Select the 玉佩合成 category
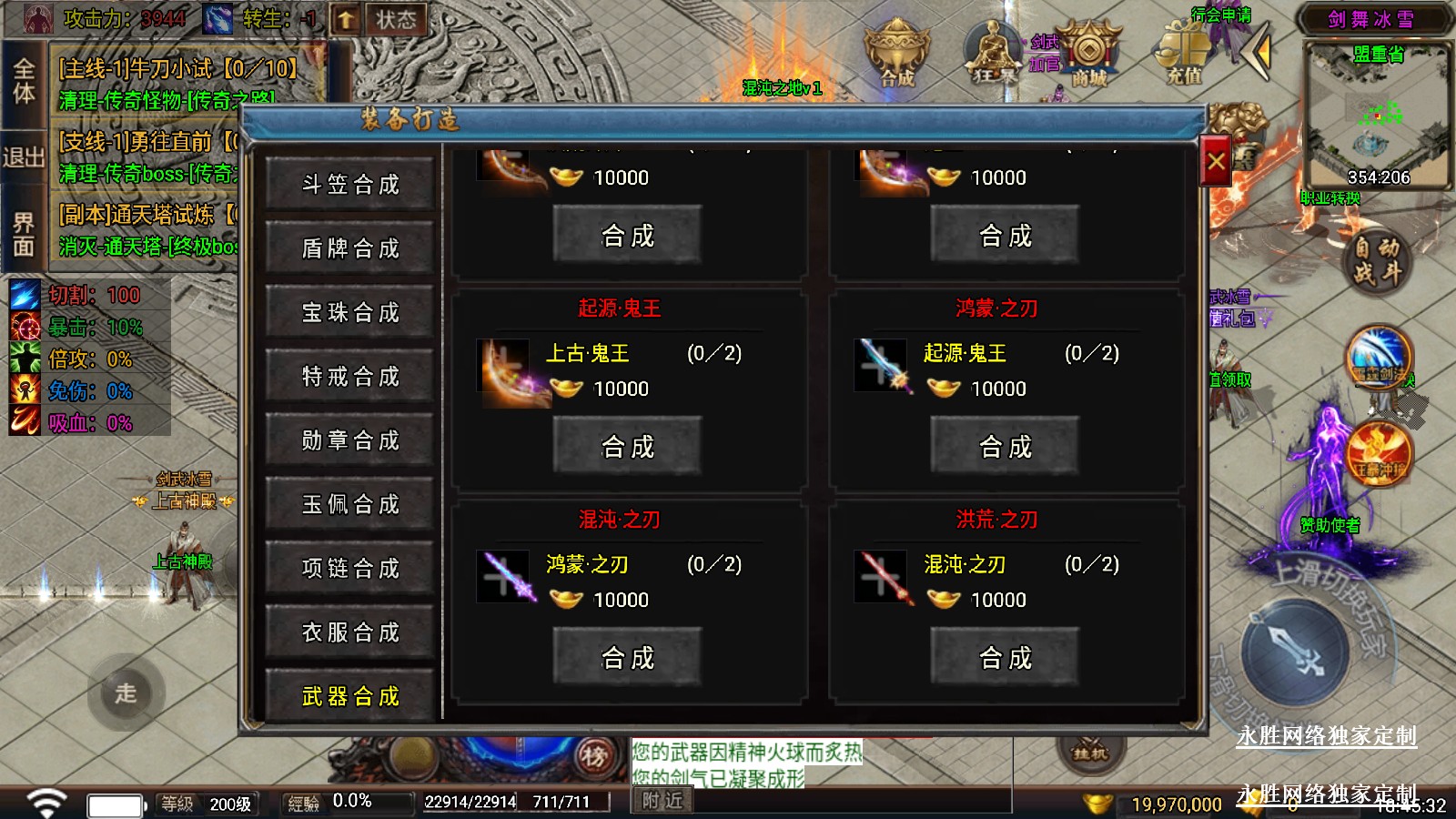The height and width of the screenshot is (819, 1456). click(350, 504)
